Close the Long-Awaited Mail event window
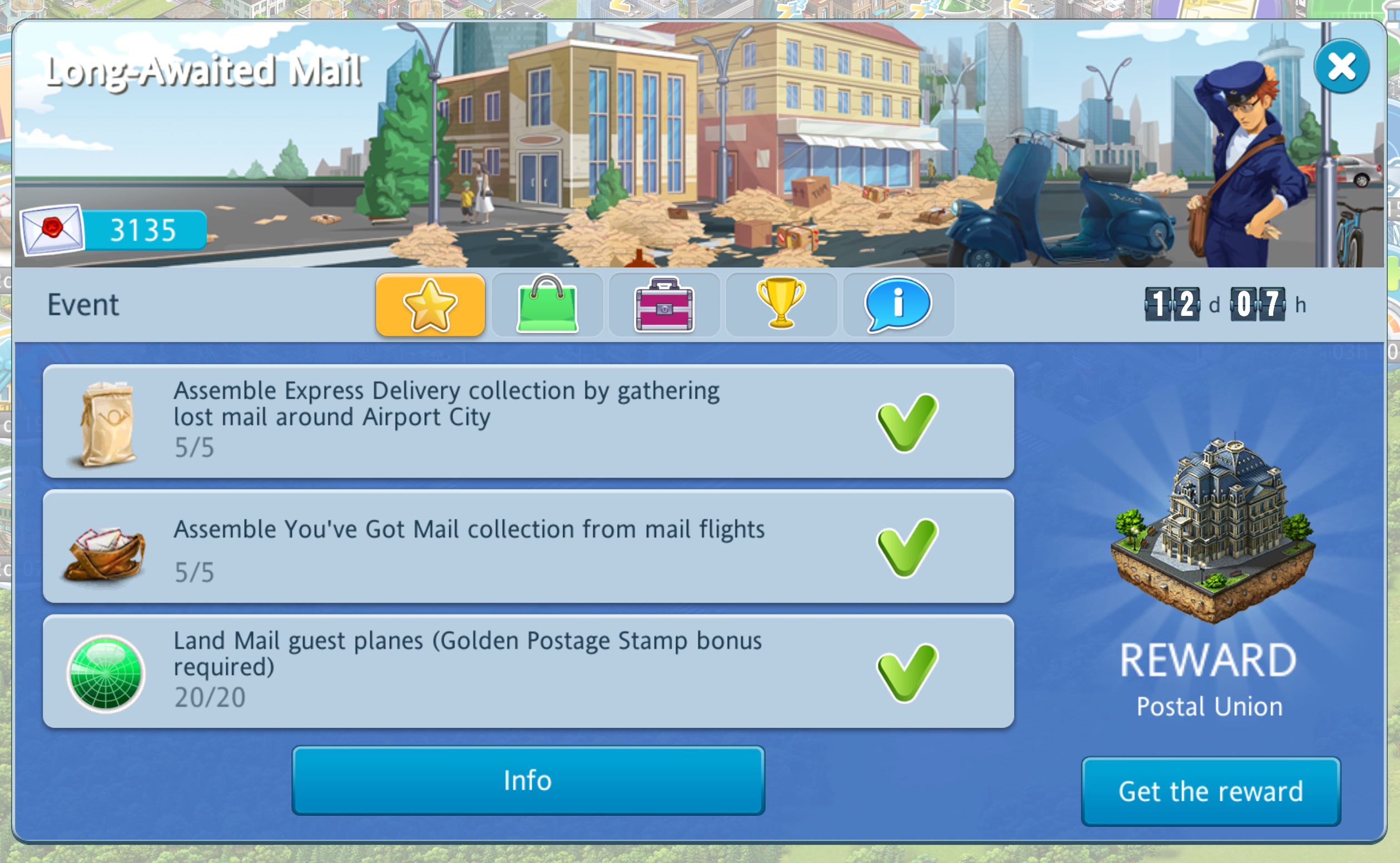 tap(1341, 67)
